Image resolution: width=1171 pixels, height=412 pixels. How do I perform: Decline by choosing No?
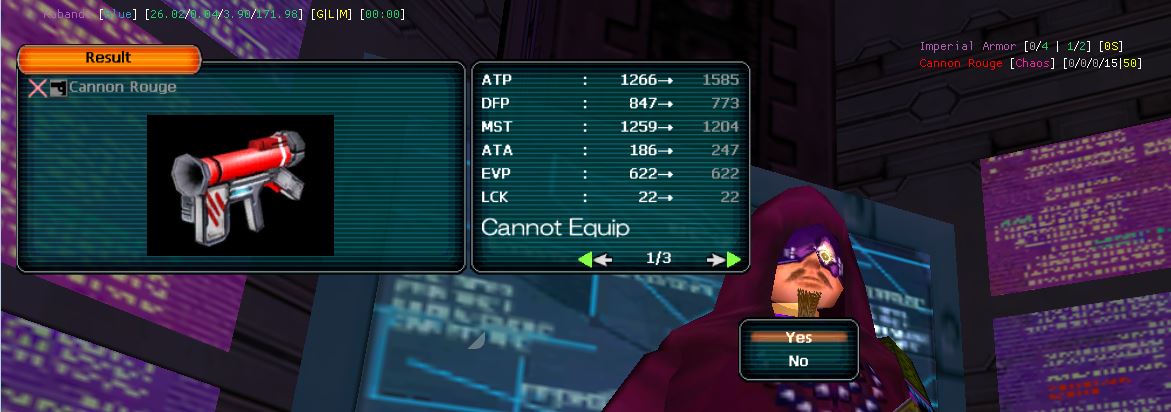click(x=798, y=361)
